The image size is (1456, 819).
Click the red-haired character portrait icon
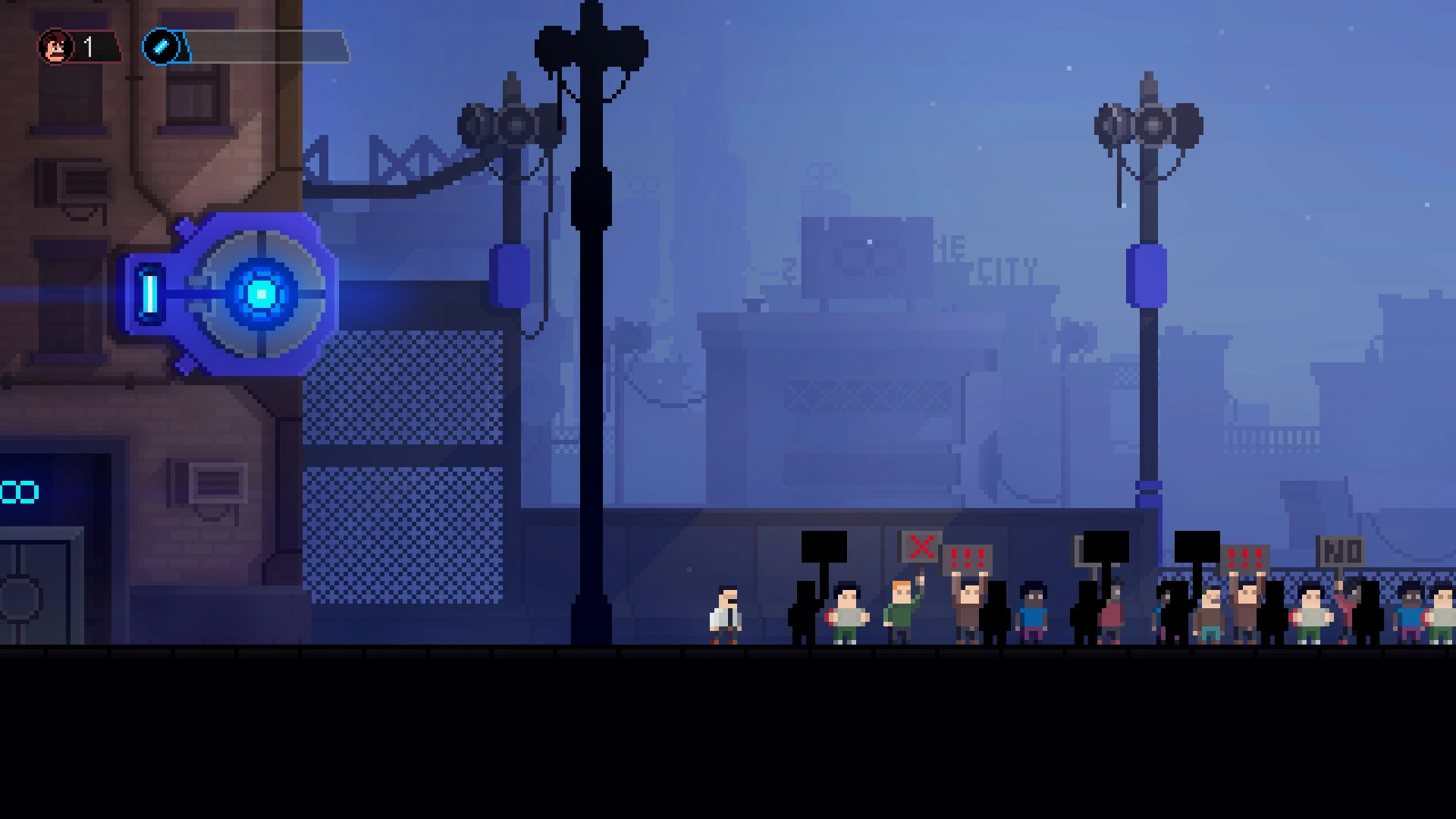(56, 48)
